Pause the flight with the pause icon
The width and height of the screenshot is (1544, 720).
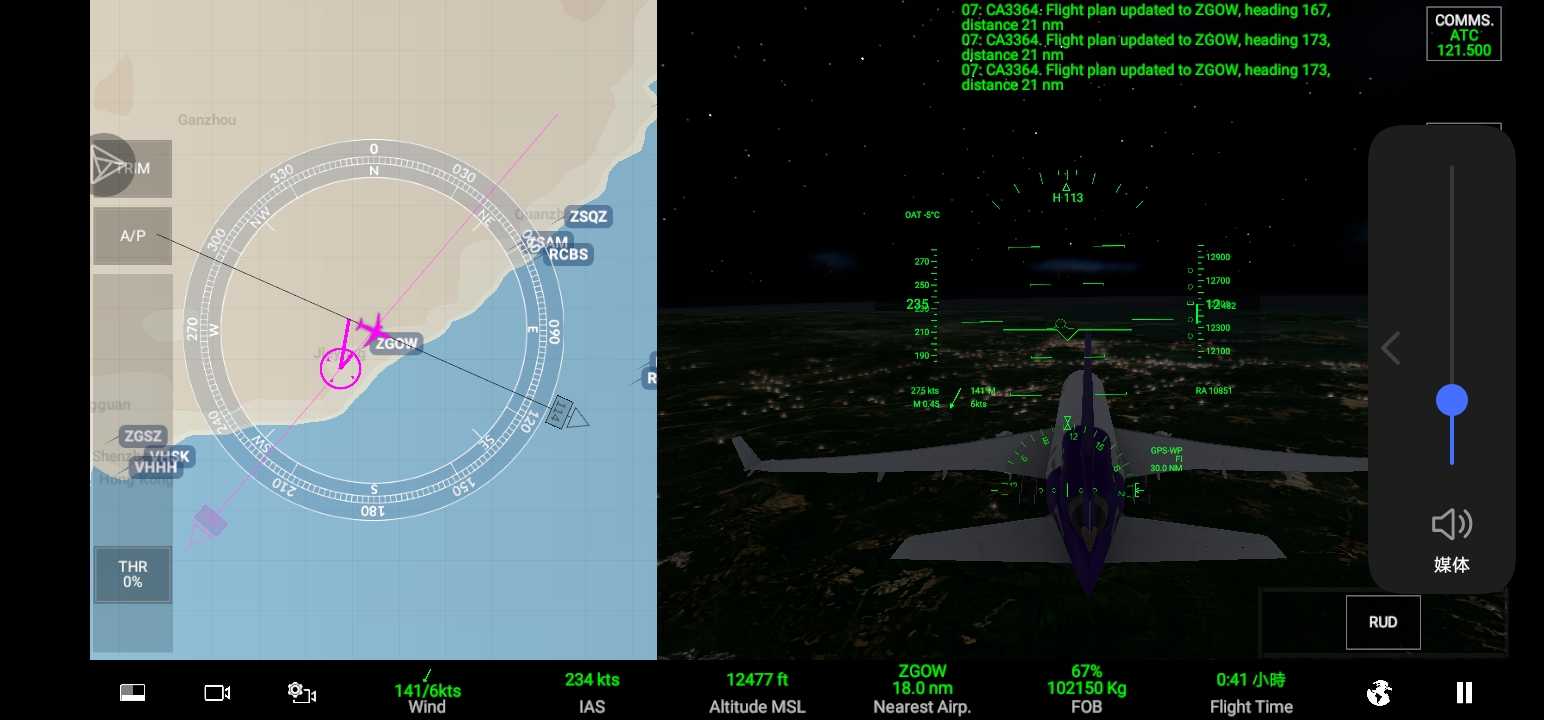(1464, 692)
